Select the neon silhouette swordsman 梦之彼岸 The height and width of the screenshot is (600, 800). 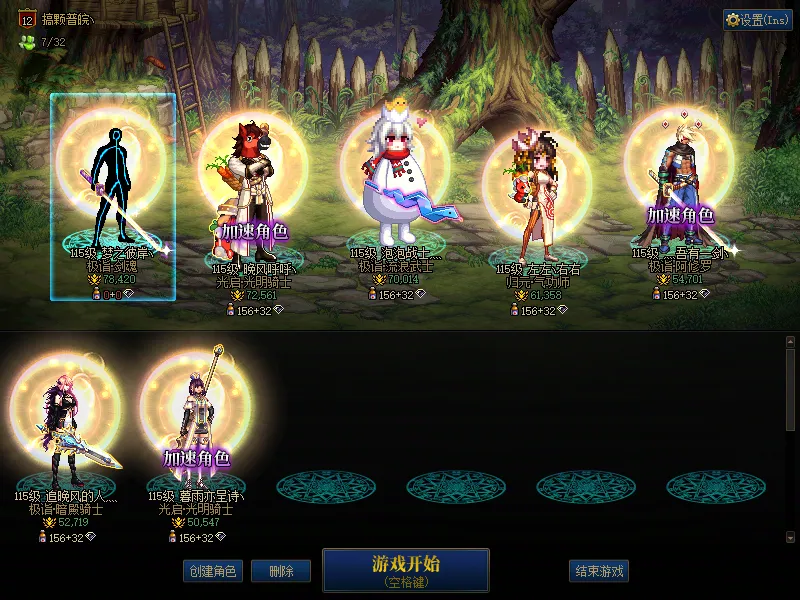tap(113, 190)
